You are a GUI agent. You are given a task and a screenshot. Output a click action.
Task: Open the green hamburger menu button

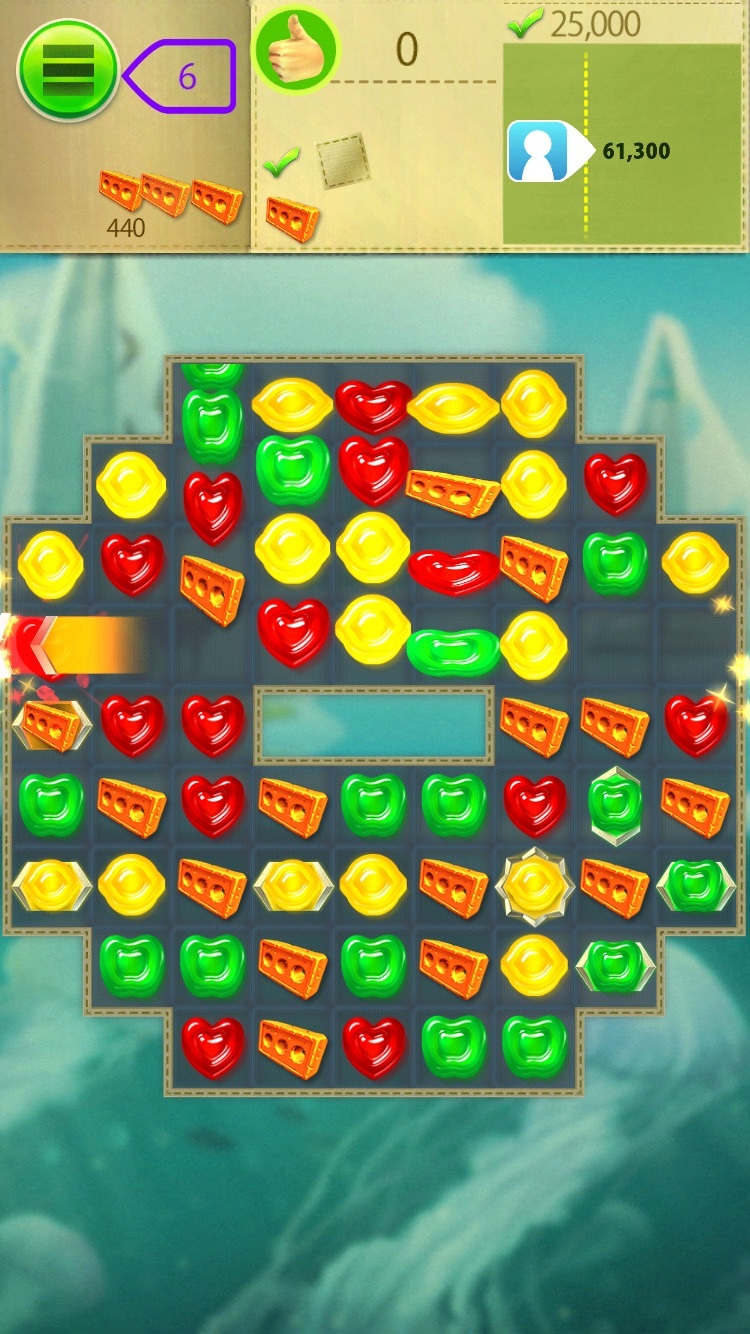click(68, 70)
